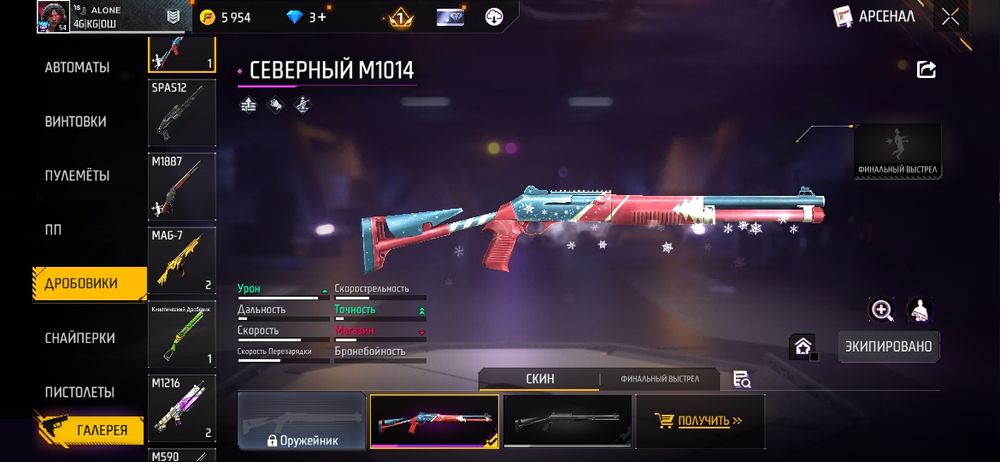Show the Пистолеты category

tap(79, 392)
